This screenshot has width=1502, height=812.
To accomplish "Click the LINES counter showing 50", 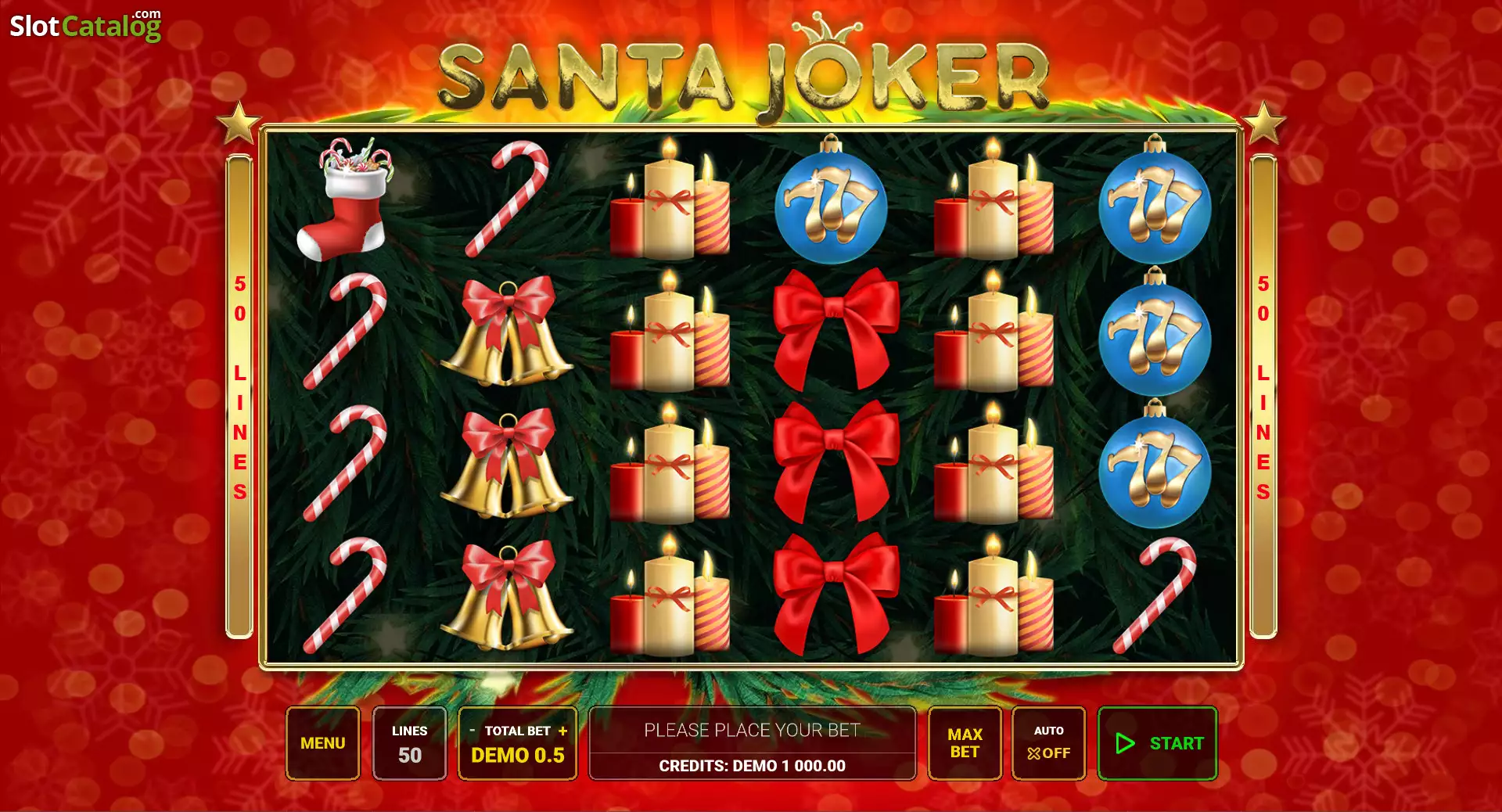I will click(x=409, y=743).
